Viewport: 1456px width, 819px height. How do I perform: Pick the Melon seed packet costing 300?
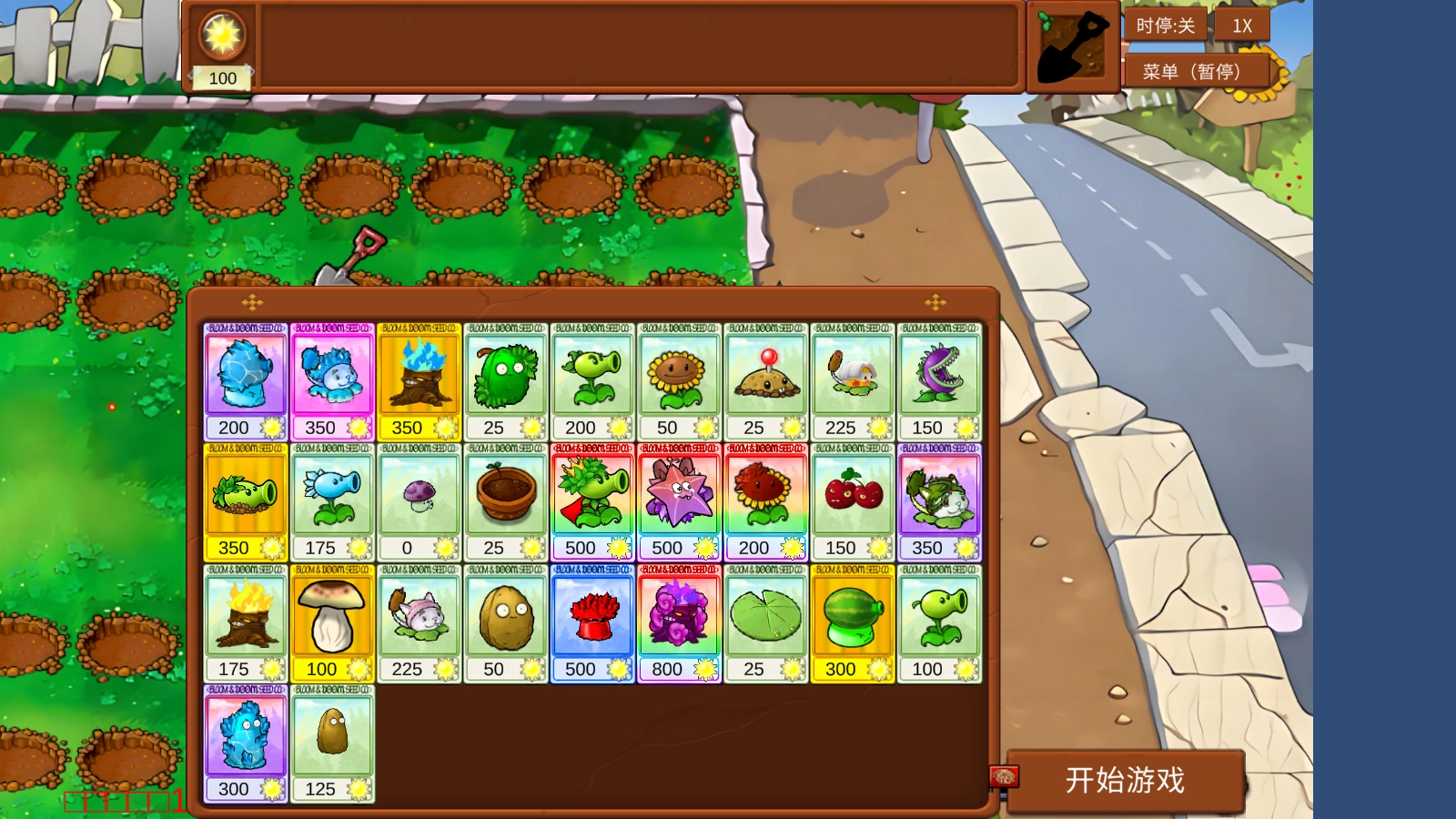853,615
